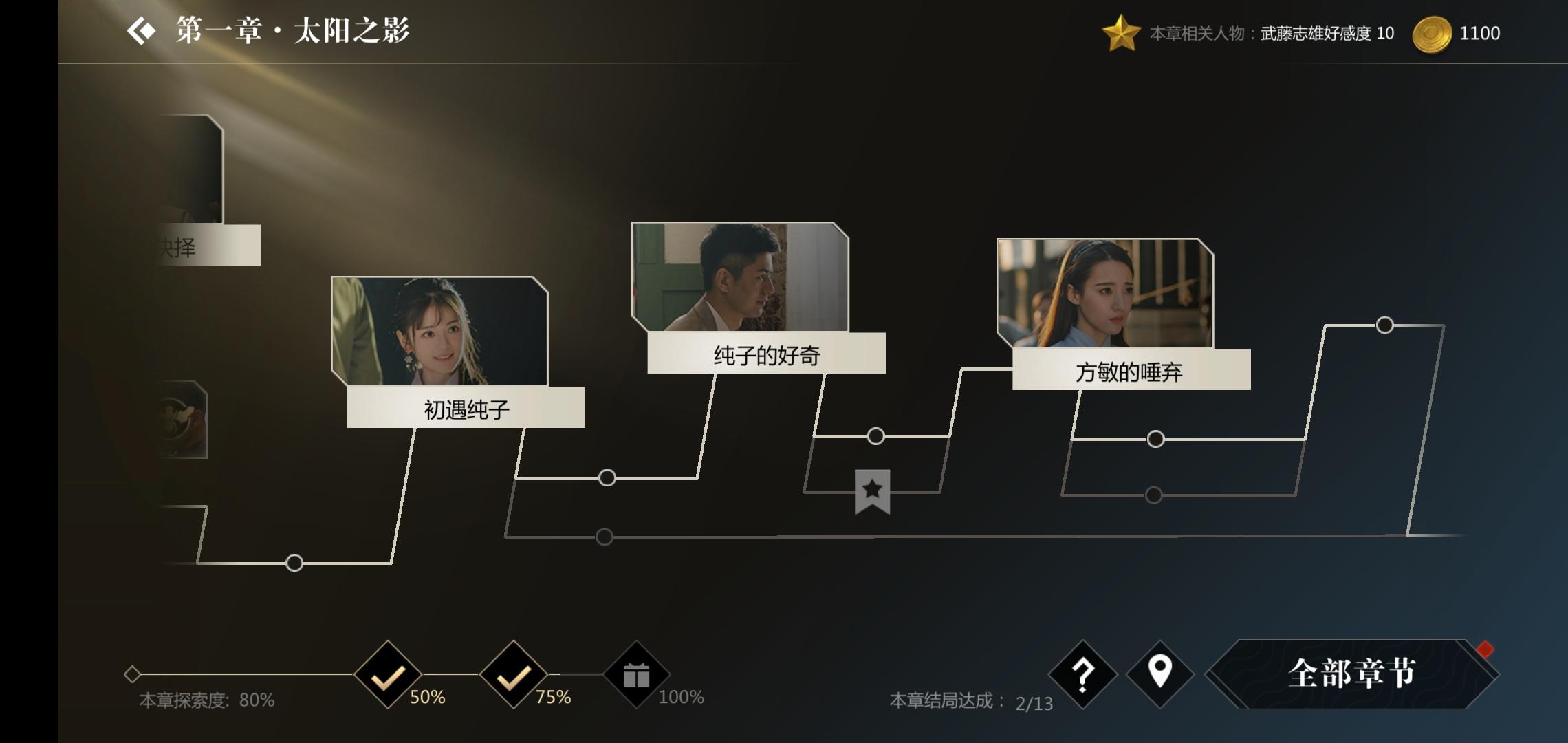Select the circle node between 初遇纯子 and 纯子的好奇

coord(606,476)
